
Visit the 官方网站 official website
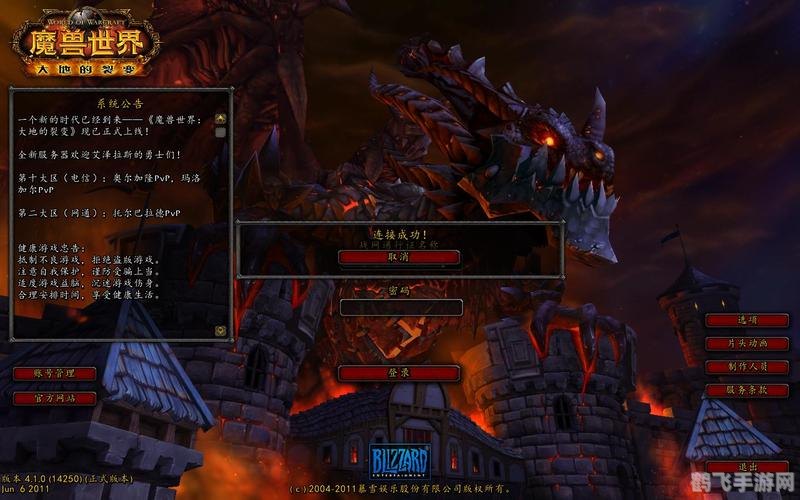pyautogui.click(x=55, y=397)
